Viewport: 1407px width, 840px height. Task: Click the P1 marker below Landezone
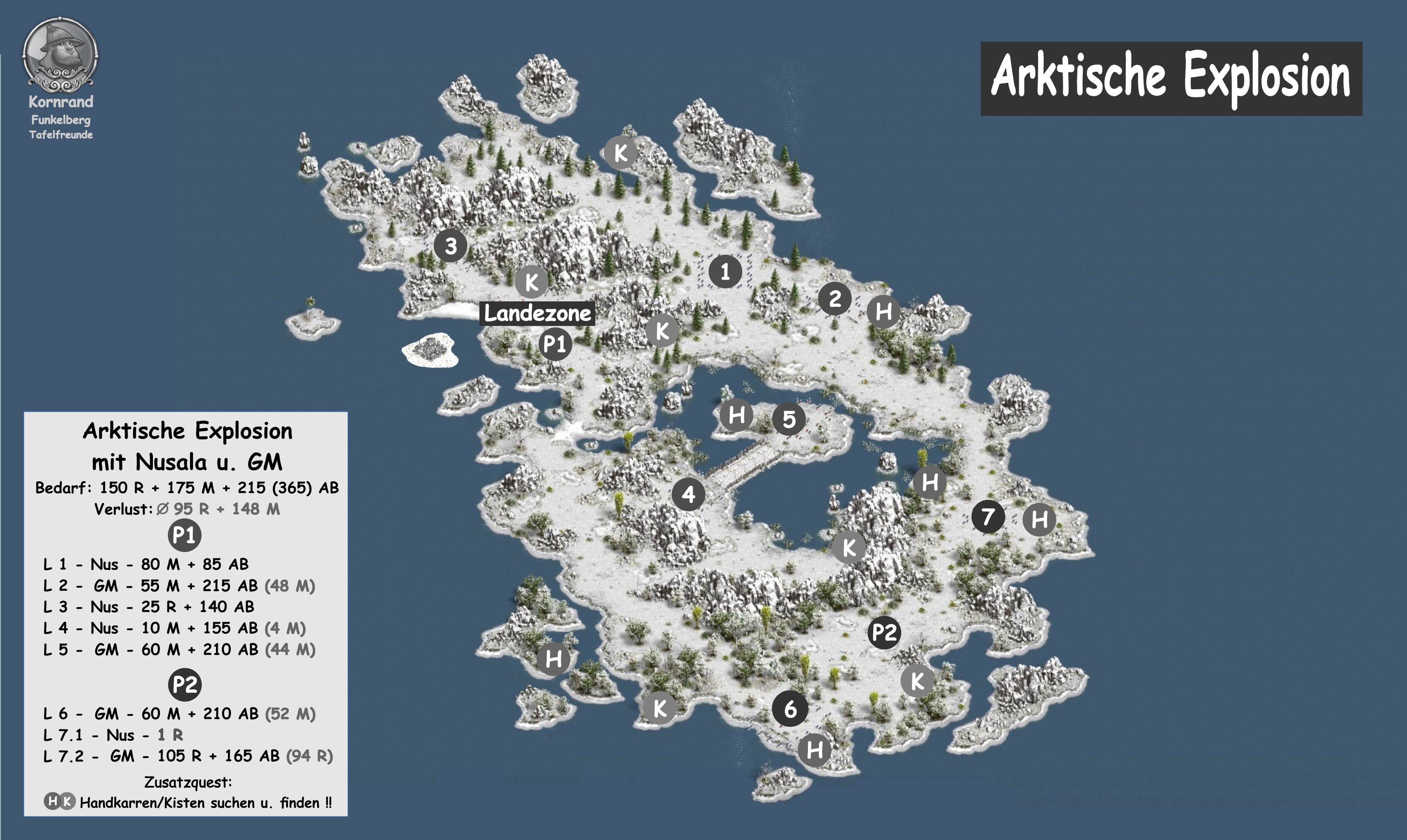tap(555, 344)
